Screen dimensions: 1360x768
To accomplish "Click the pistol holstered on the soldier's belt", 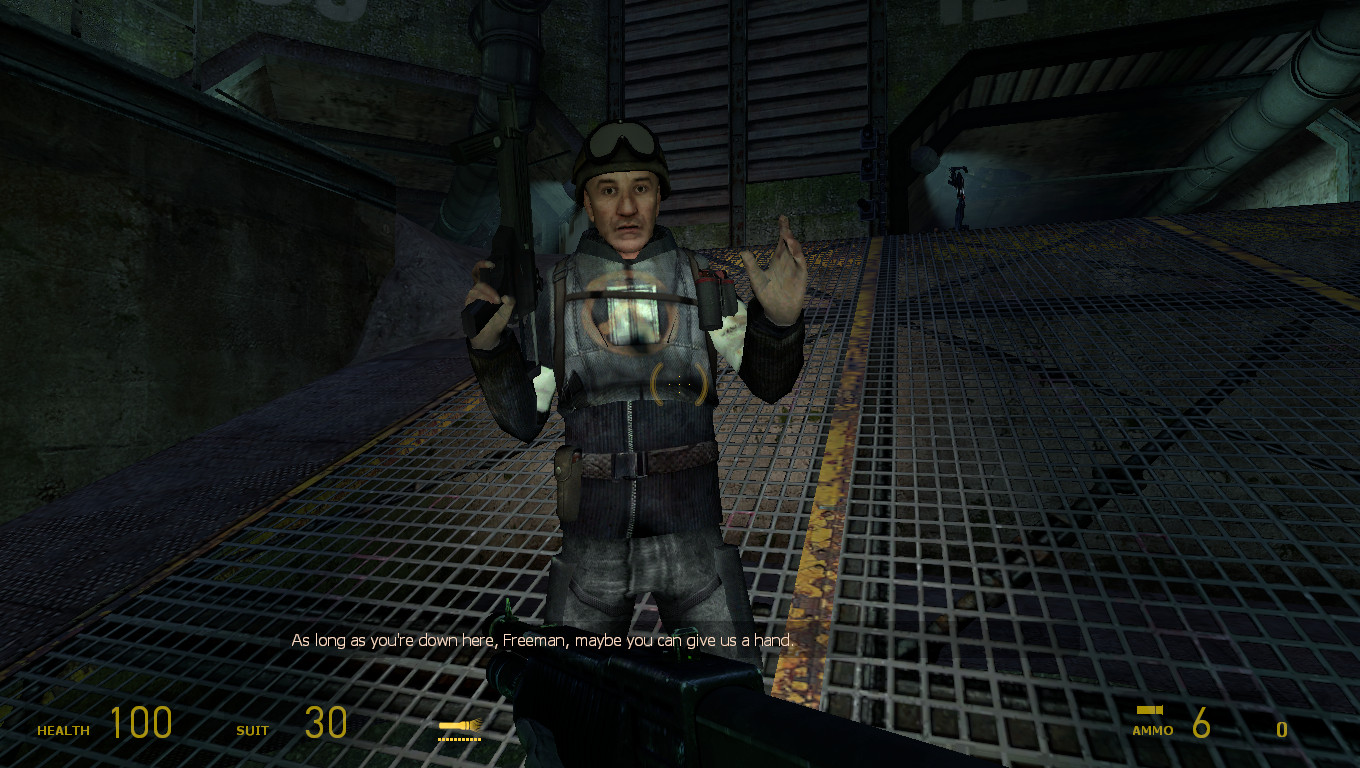I will tap(567, 480).
